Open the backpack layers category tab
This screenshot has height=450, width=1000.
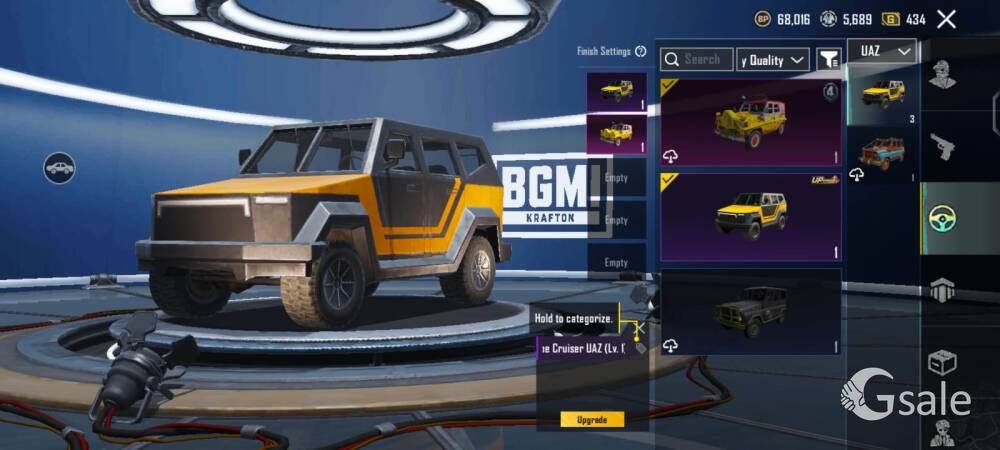(941, 291)
